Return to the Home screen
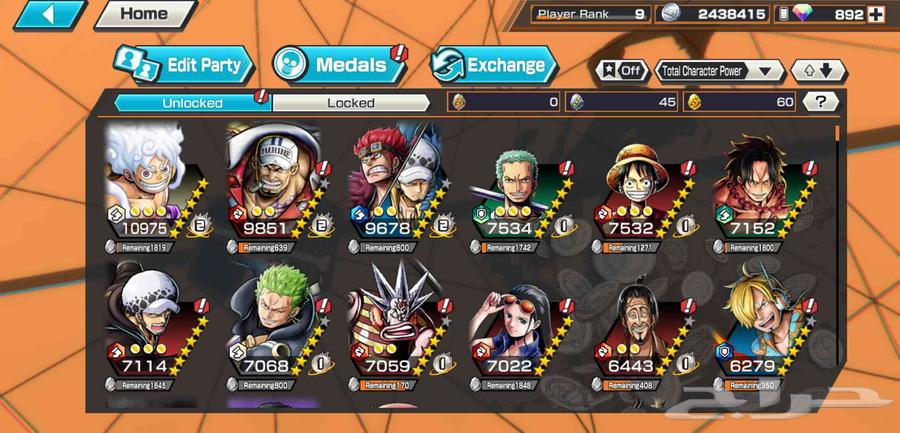The image size is (900, 433). (x=144, y=14)
